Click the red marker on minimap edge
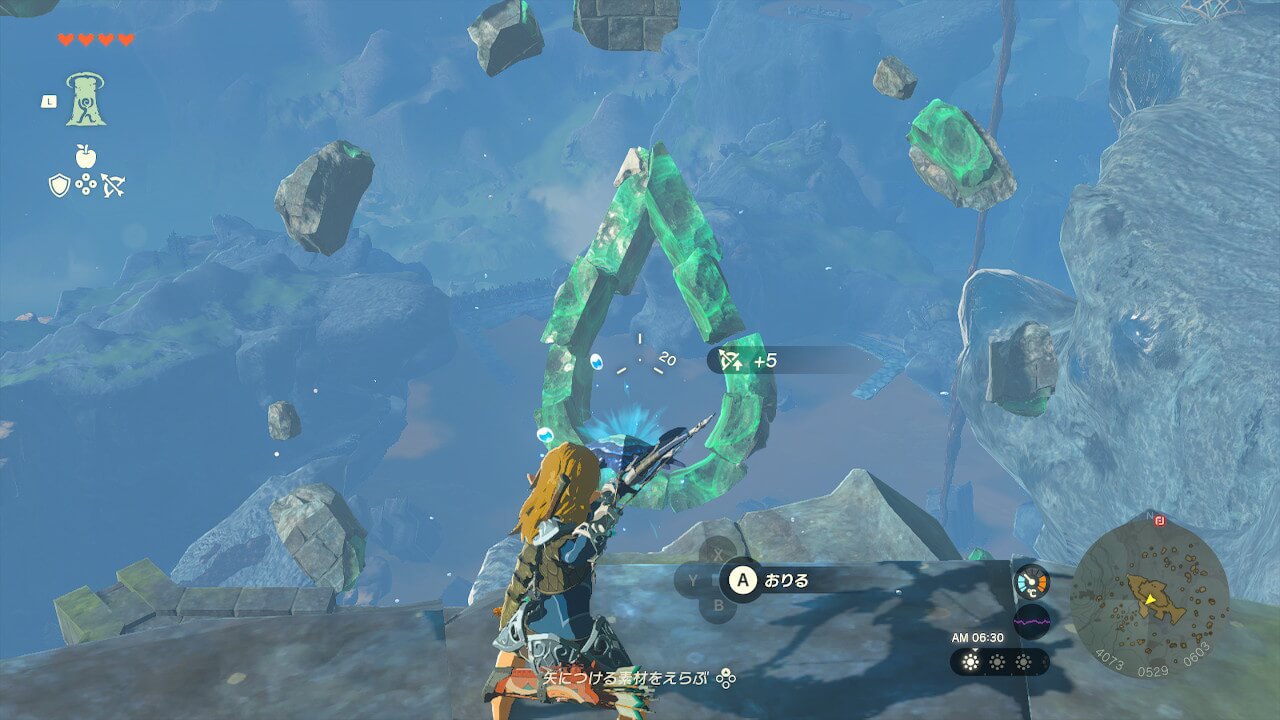 tap(1159, 521)
